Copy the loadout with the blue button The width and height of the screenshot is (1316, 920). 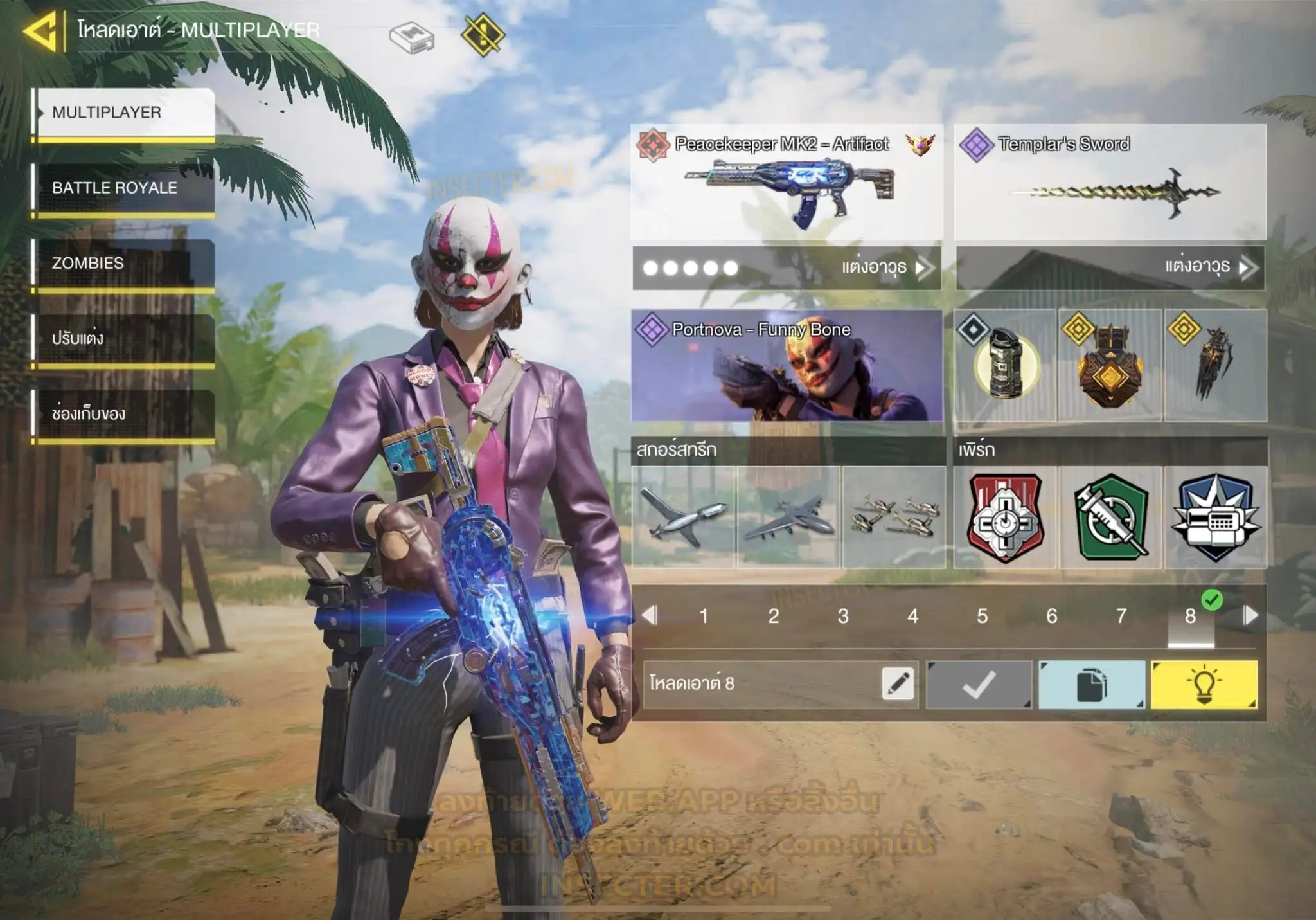pyautogui.click(x=1091, y=685)
